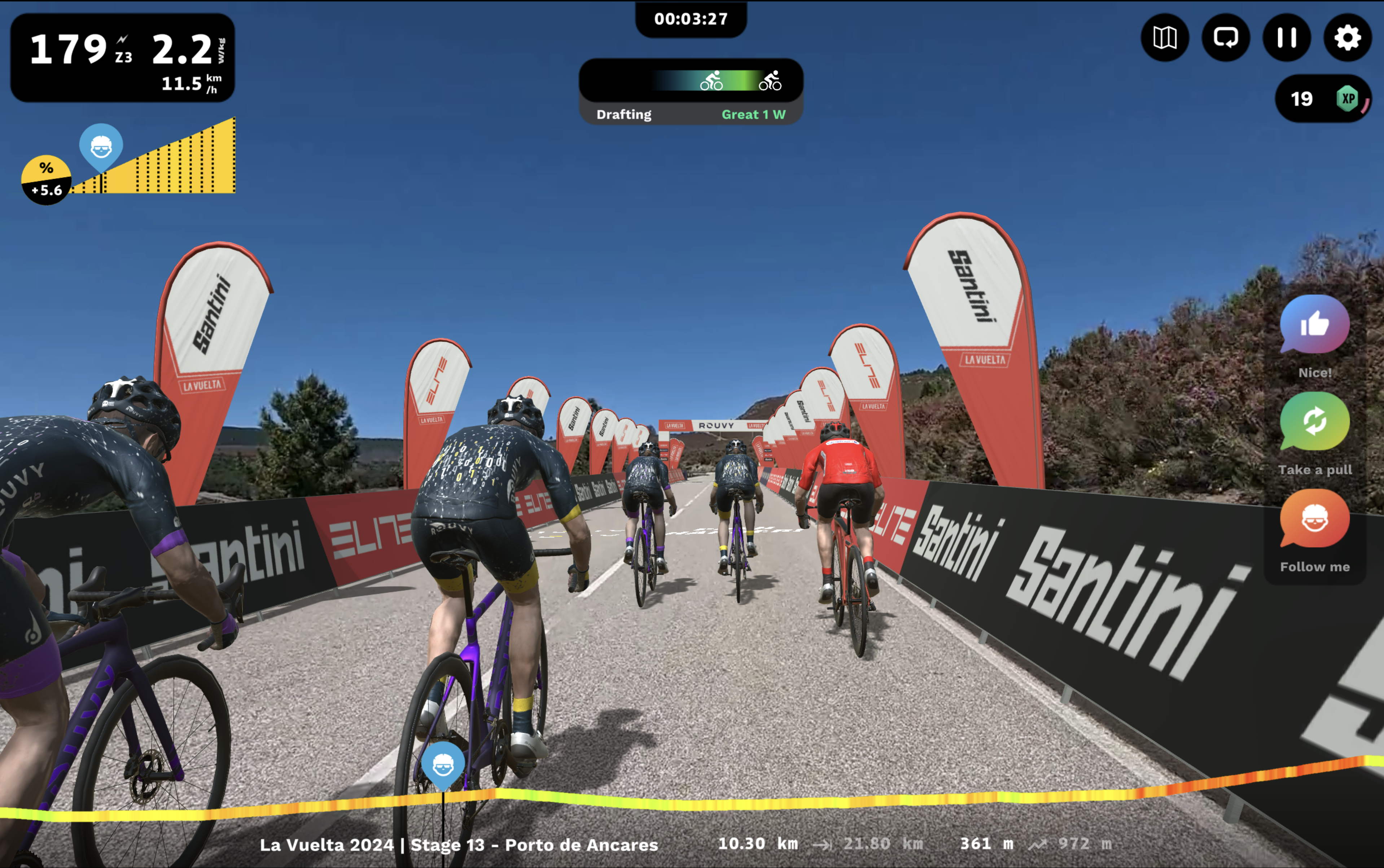Open the route map view
This screenshot has height=868, width=1384.
1165,38
